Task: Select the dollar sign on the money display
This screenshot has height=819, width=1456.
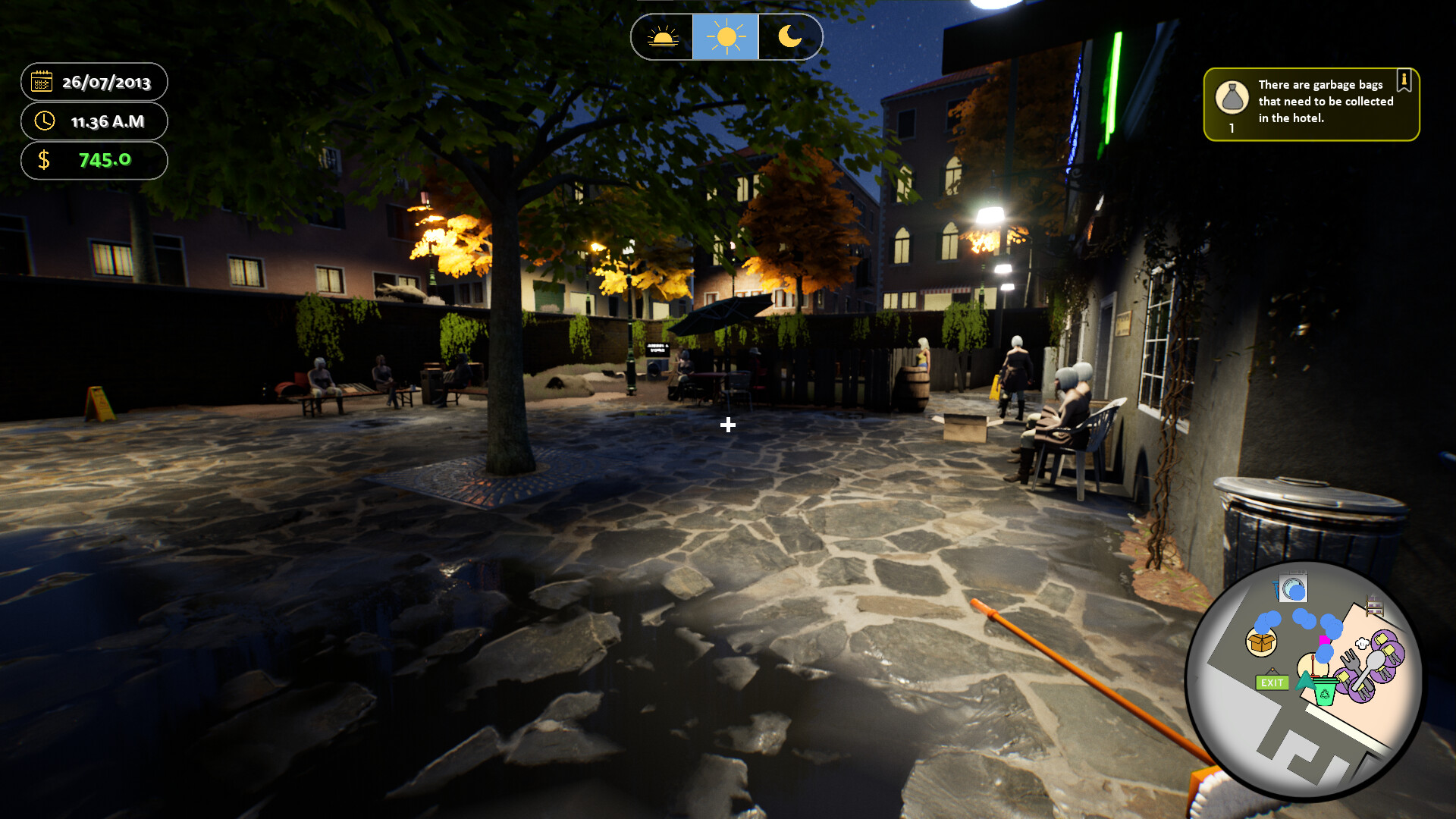Action: (x=44, y=161)
